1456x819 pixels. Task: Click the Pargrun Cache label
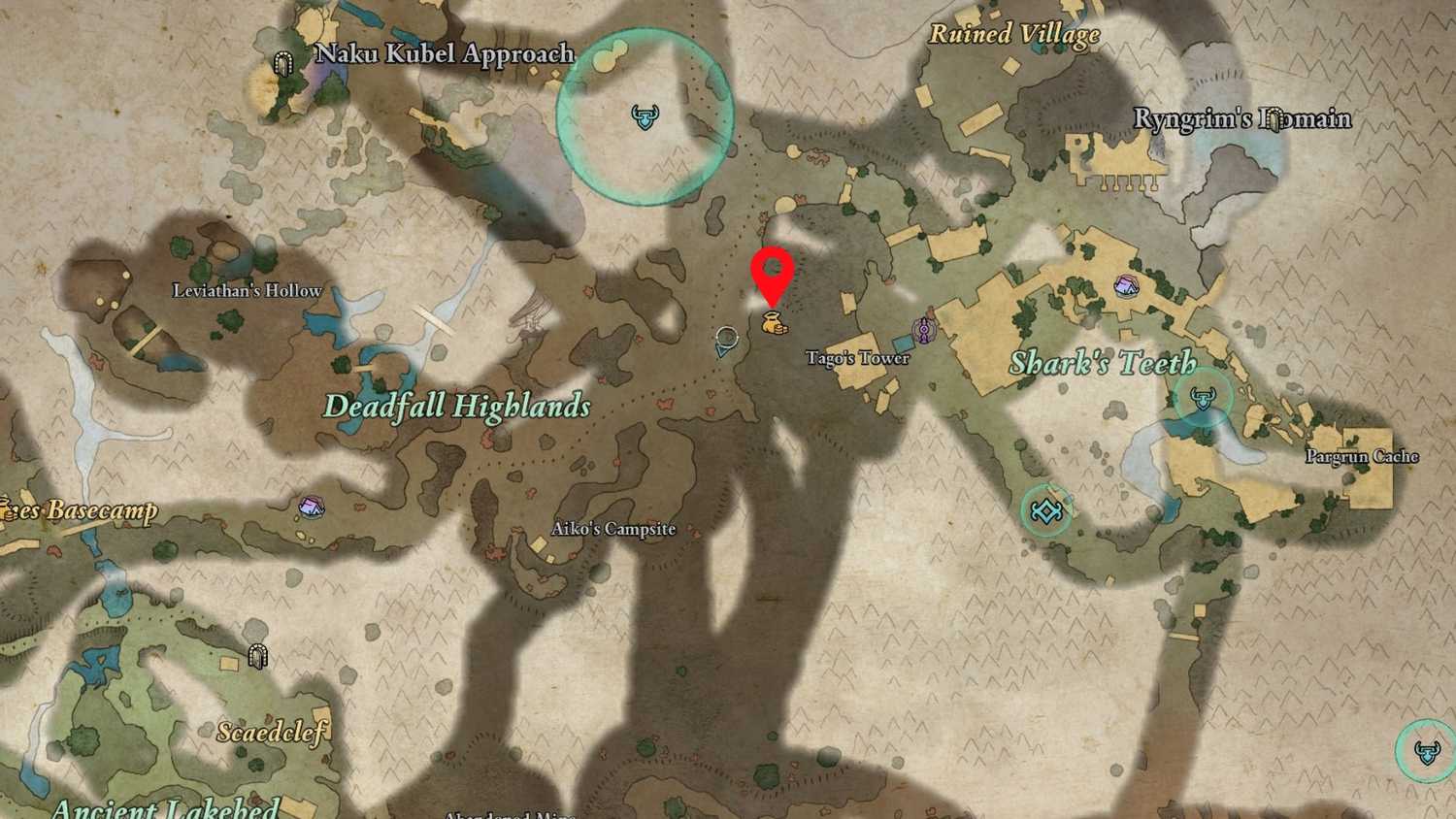pyautogui.click(x=1363, y=455)
